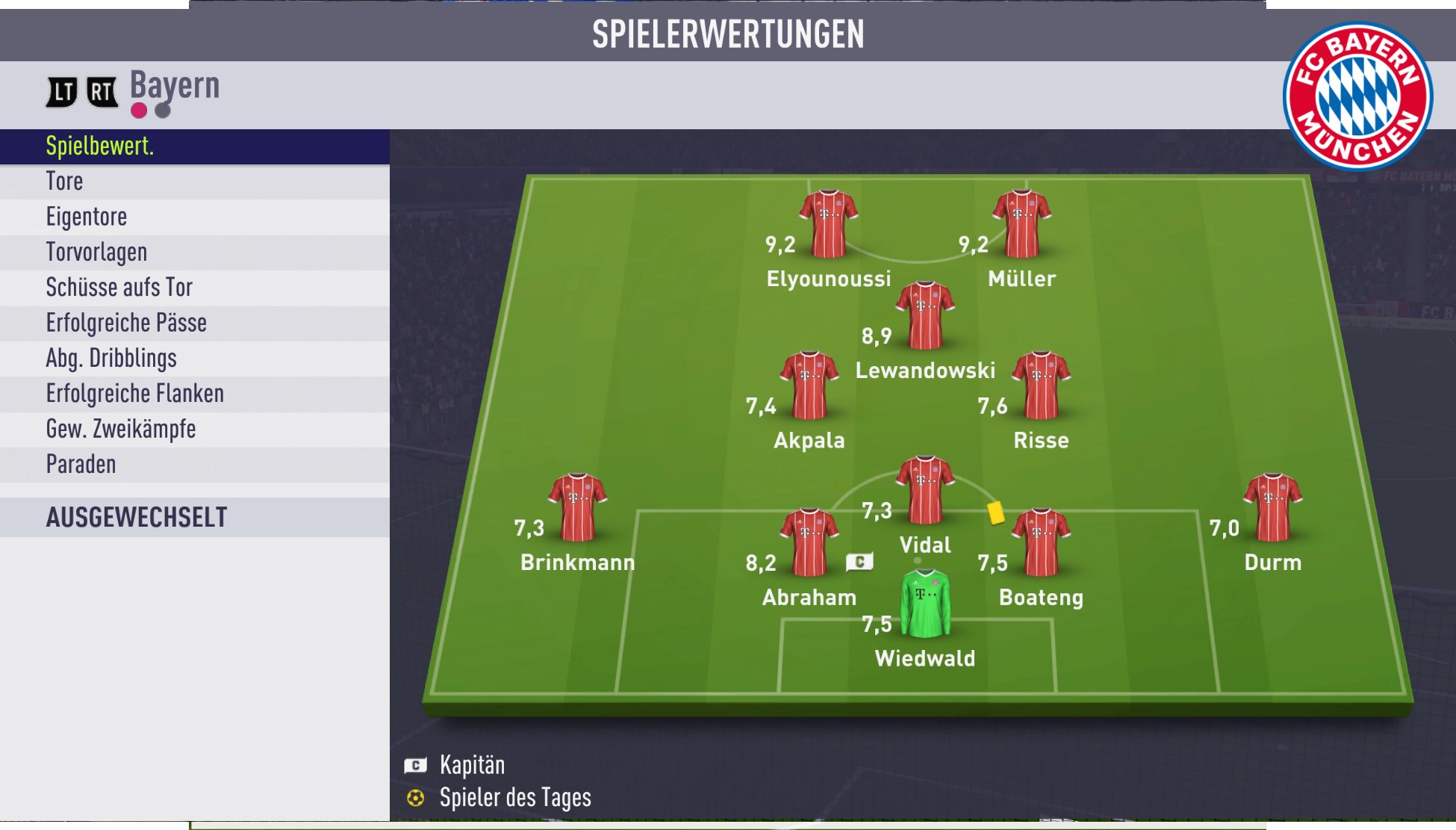Choose the Tore stat entry
Image resolution: width=1456 pixels, height=830 pixels.
pos(194,182)
